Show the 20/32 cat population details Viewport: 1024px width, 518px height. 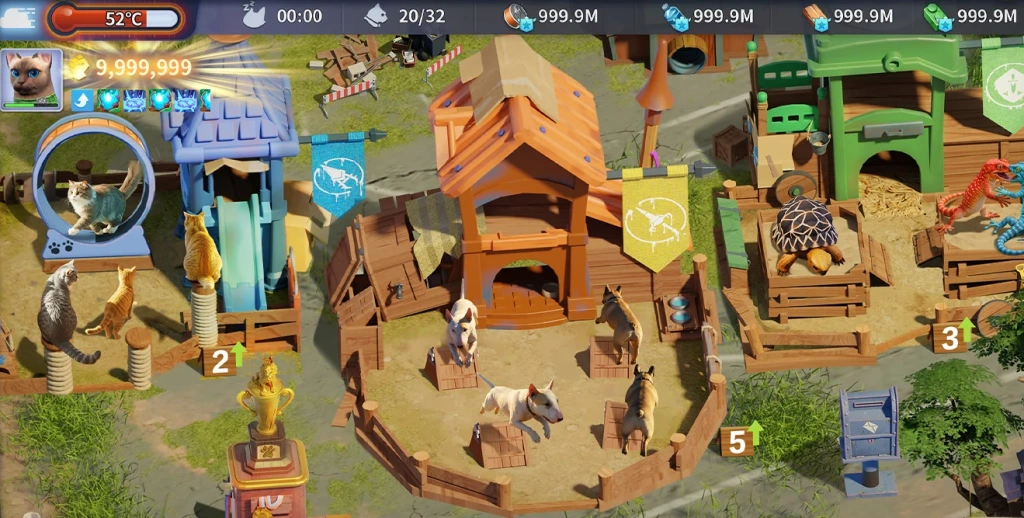click(405, 16)
